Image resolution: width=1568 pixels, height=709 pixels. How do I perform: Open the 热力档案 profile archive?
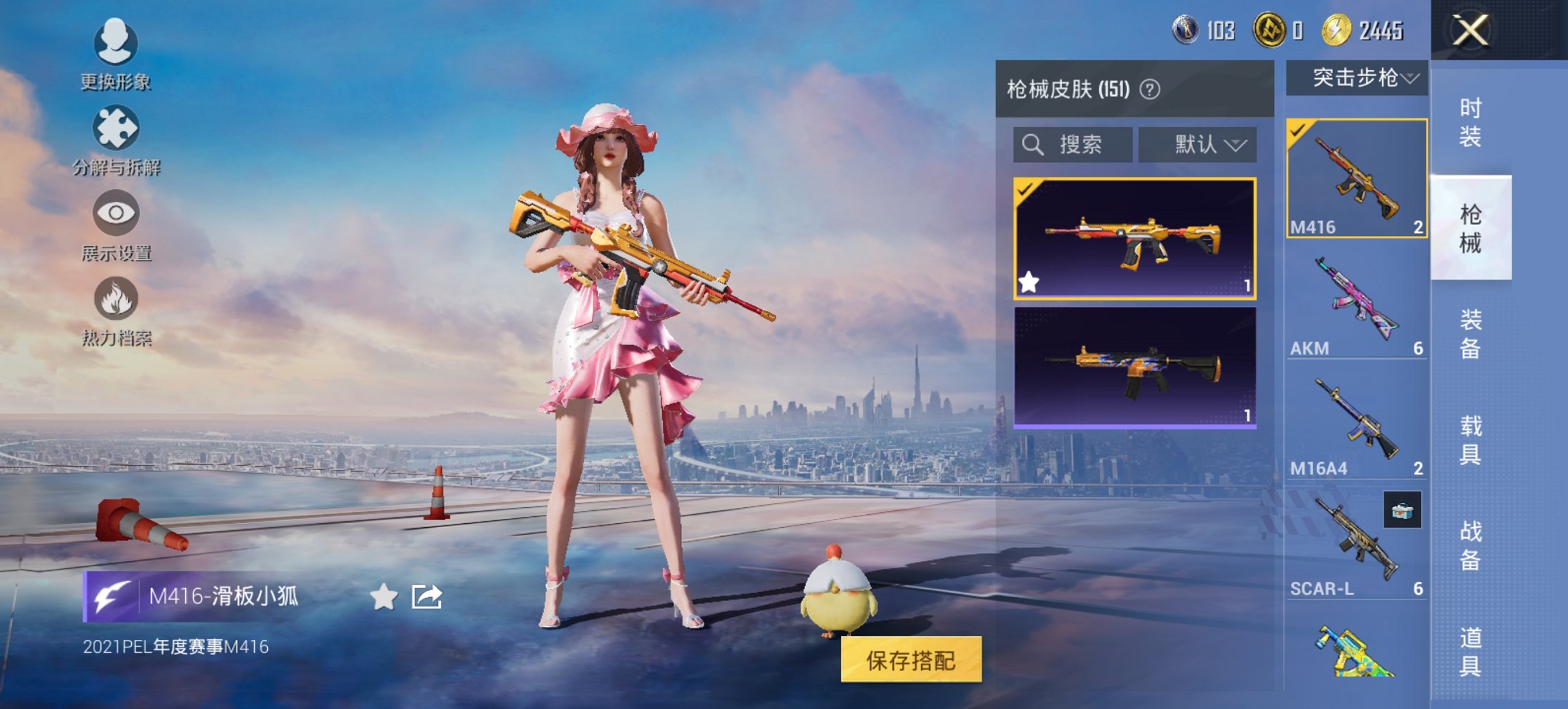[116, 301]
